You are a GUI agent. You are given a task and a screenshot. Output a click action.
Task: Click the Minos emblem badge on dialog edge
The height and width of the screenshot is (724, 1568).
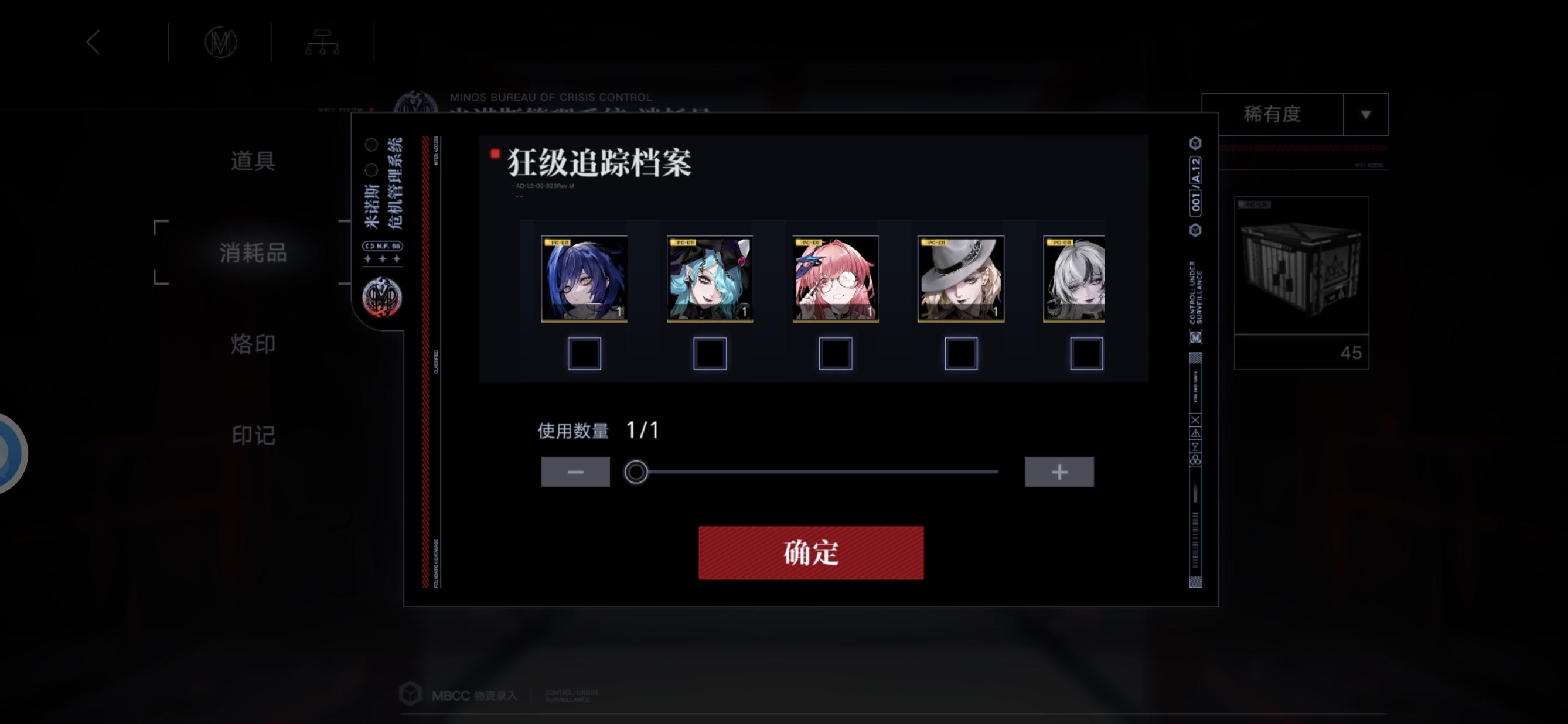click(383, 298)
